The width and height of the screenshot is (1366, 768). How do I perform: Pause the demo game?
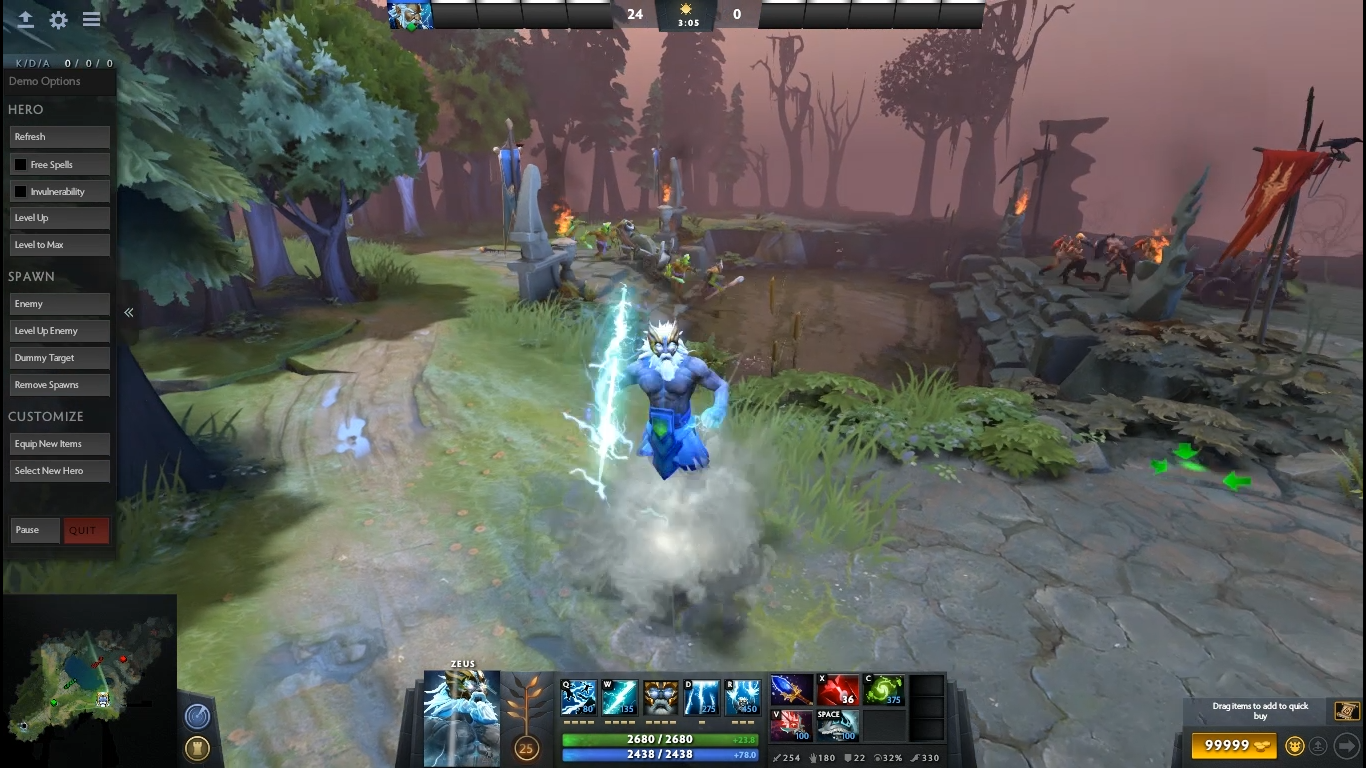(35, 530)
